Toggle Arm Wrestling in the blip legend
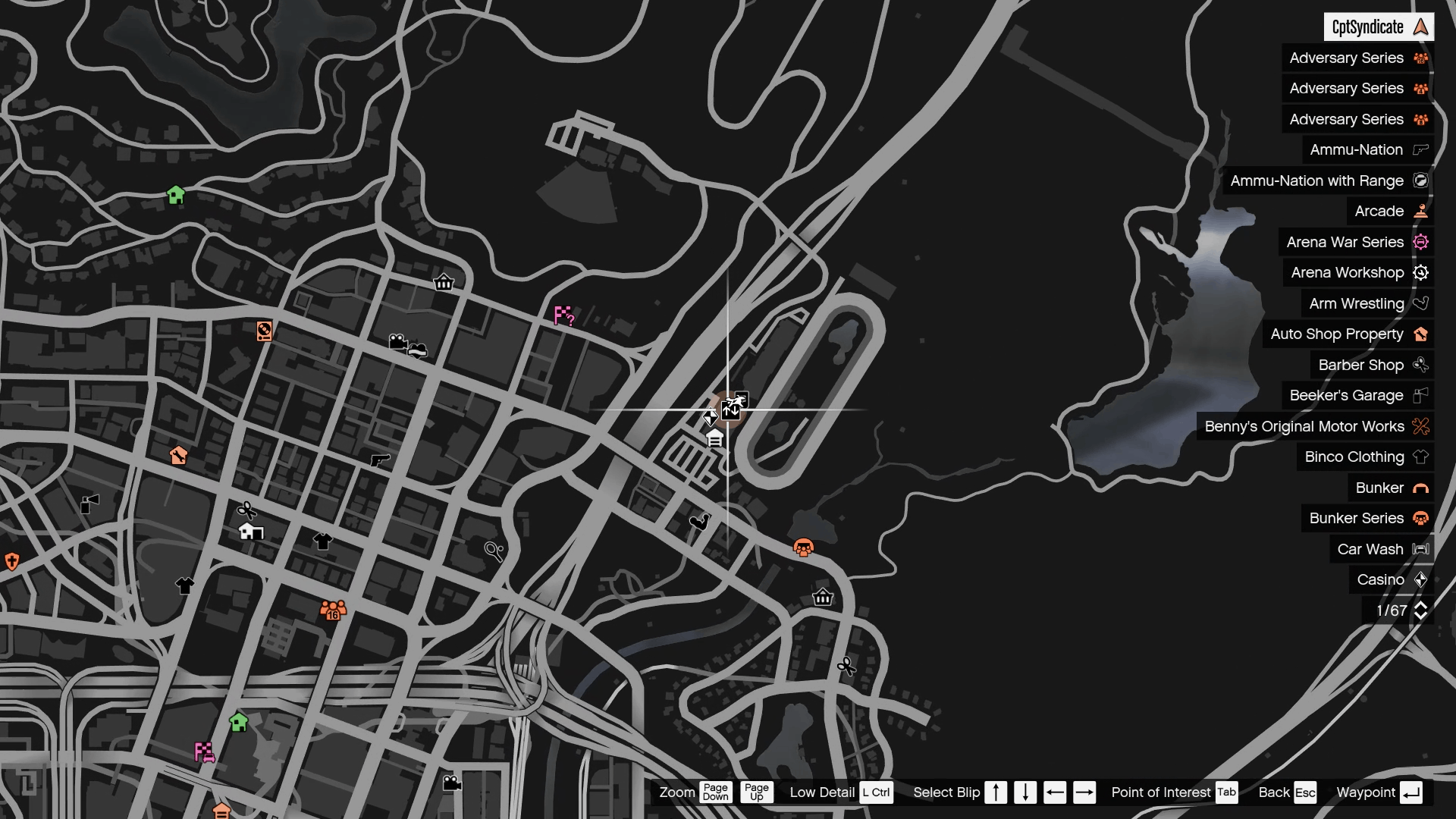 1365,303
